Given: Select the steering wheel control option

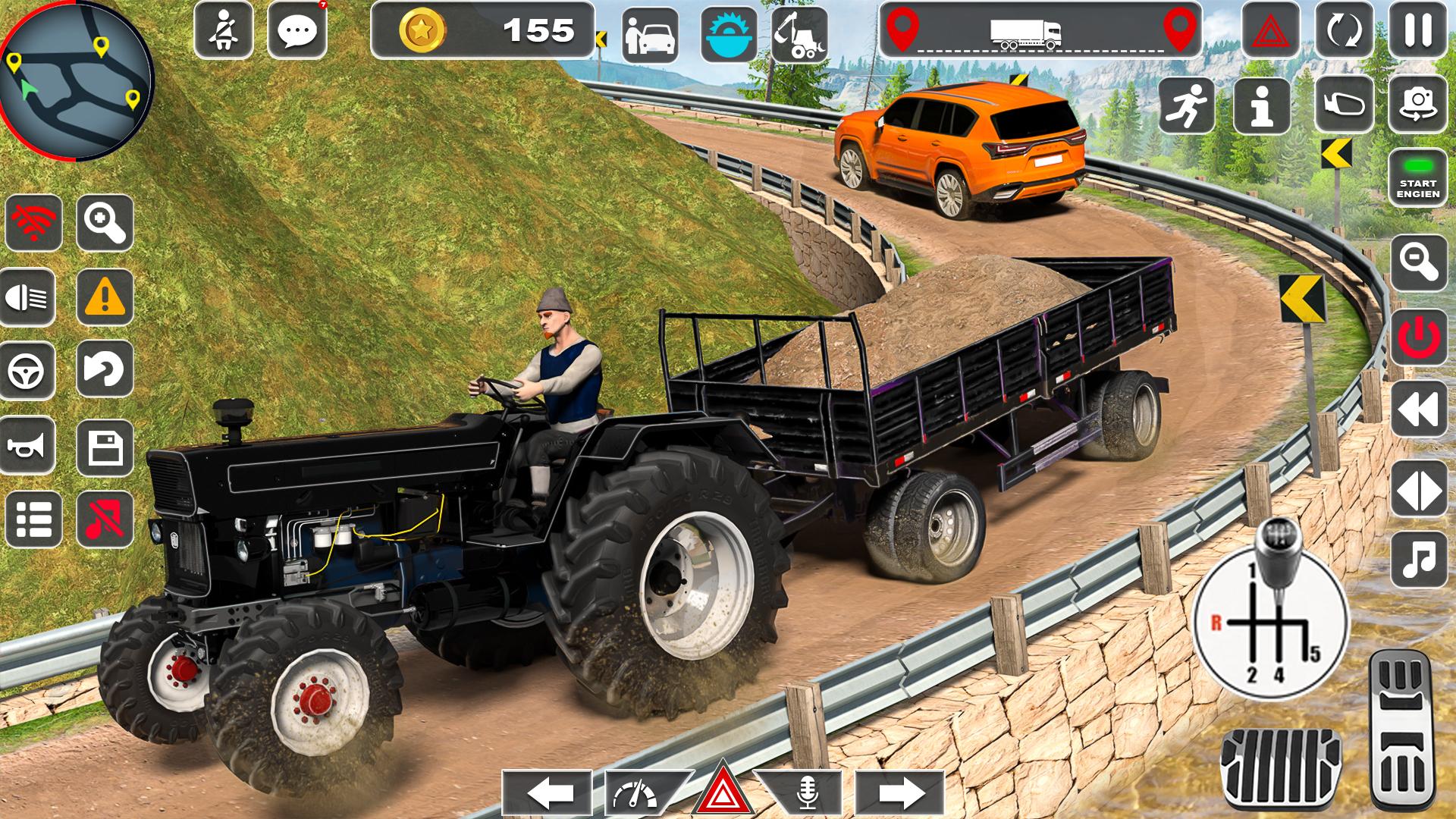Looking at the screenshot, I should click(31, 371).
